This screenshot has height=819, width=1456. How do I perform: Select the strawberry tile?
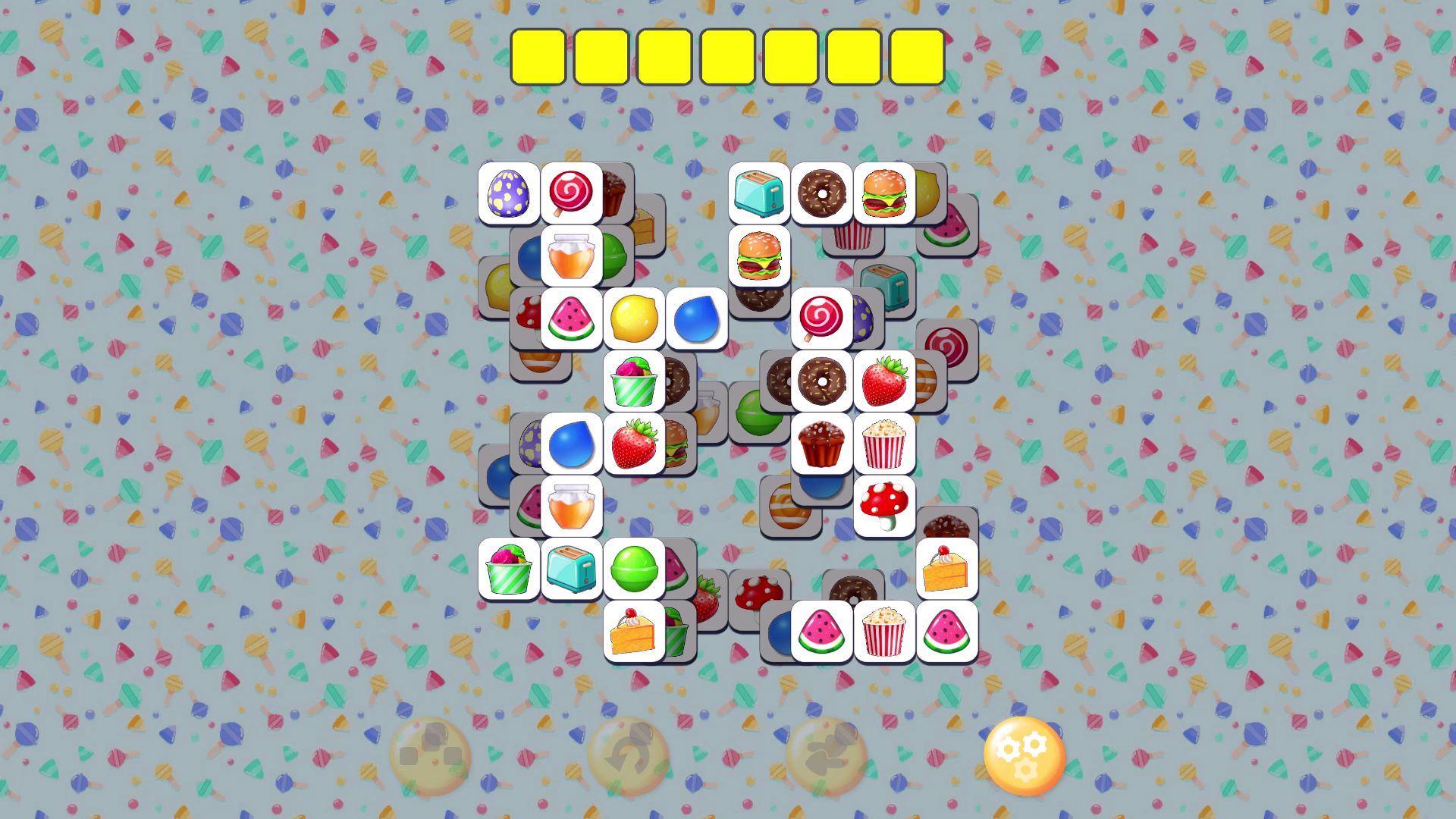(886, 381)
